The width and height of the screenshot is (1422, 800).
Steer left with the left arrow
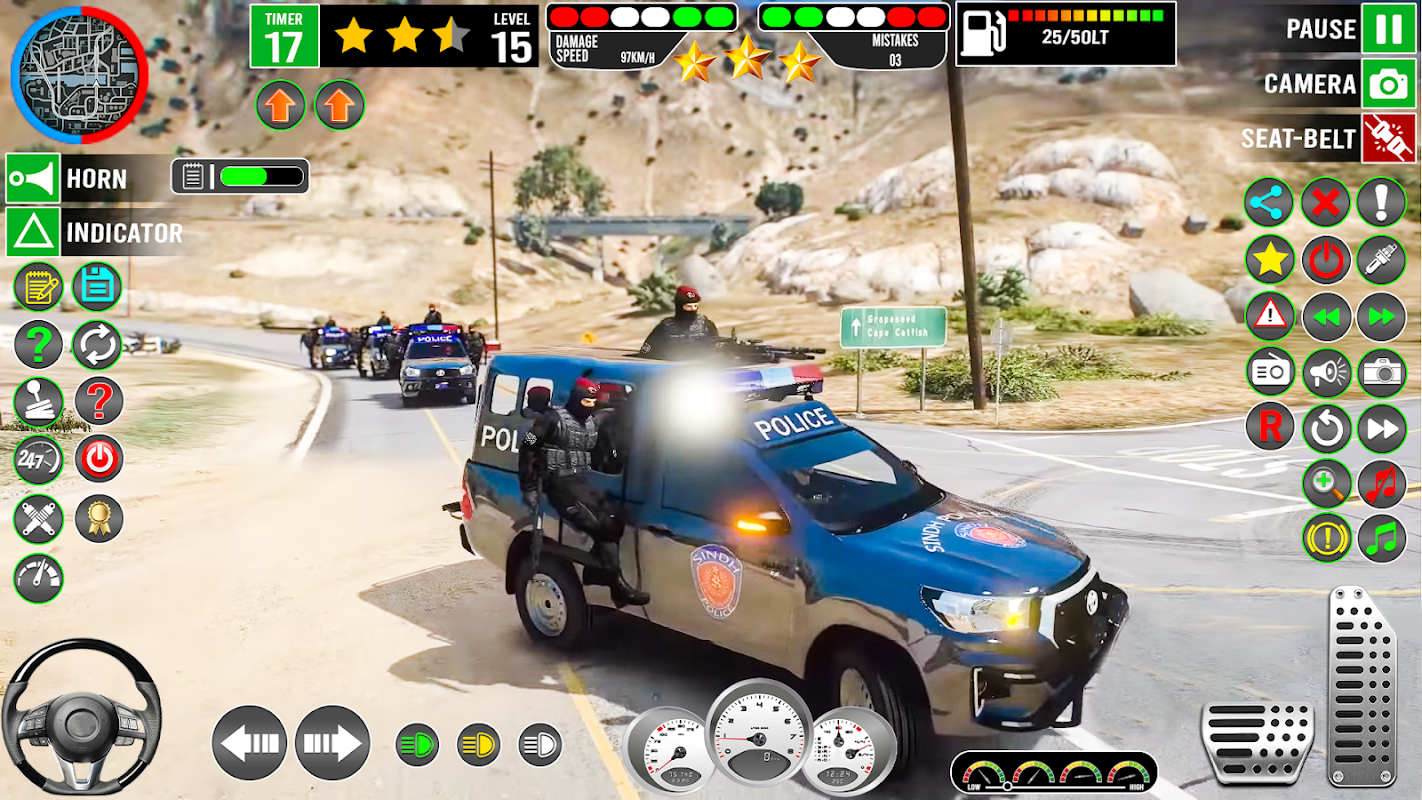coord(249,743)
